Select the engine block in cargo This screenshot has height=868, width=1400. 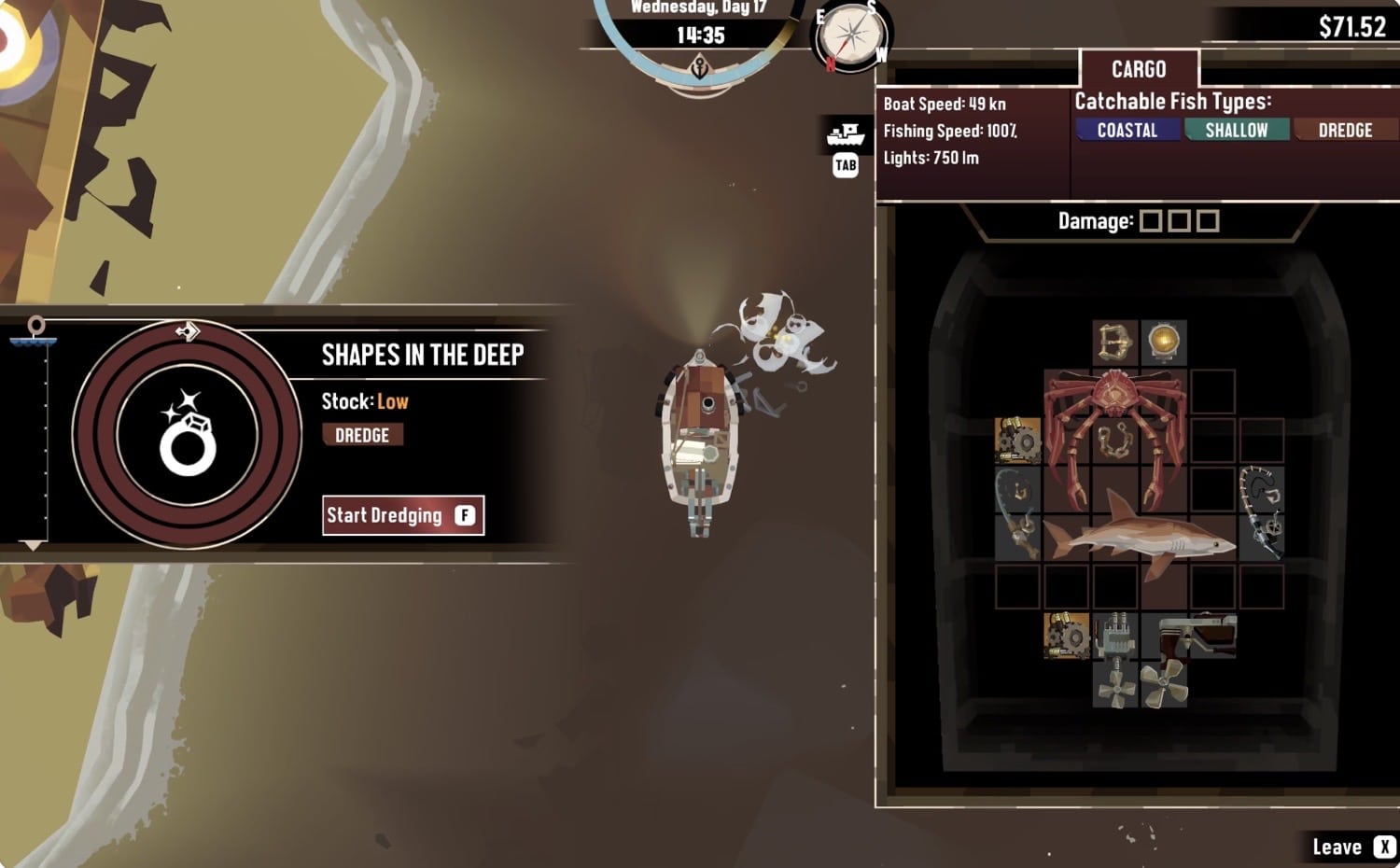coord(1114,637)
